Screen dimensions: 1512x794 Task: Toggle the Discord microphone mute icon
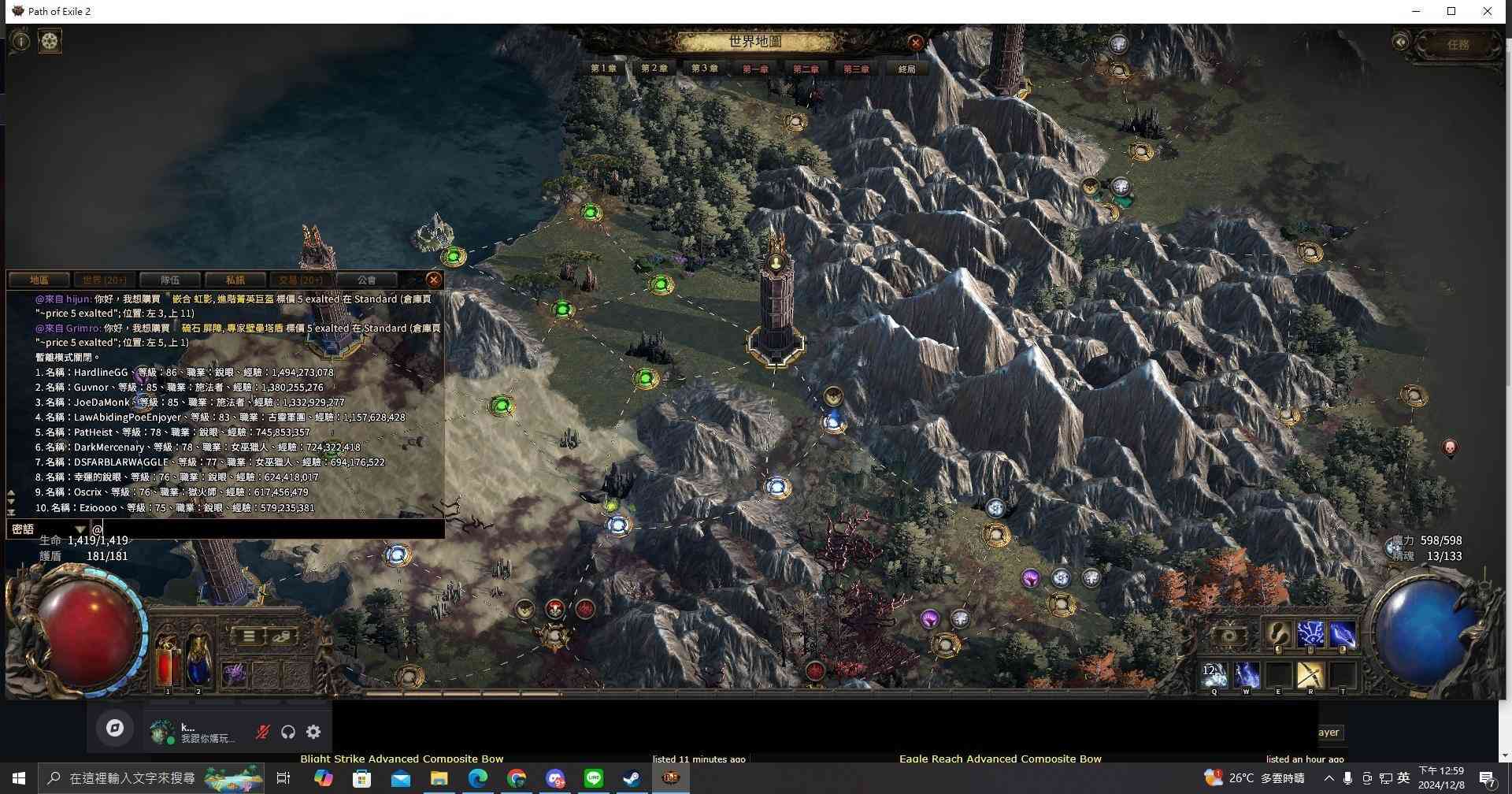point(261,731)
